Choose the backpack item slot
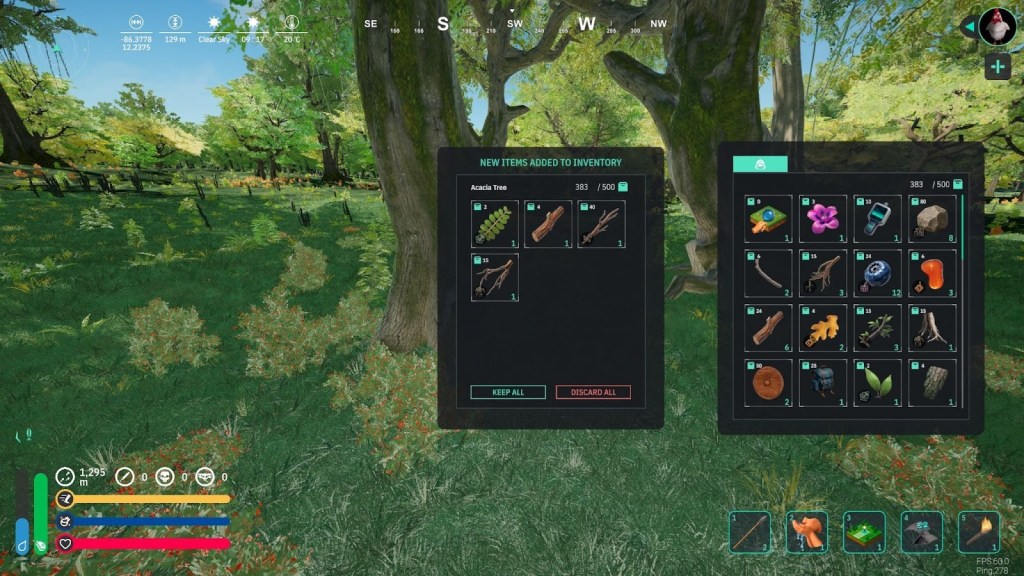Viewport: 1024px width, 576px height. 823,382
